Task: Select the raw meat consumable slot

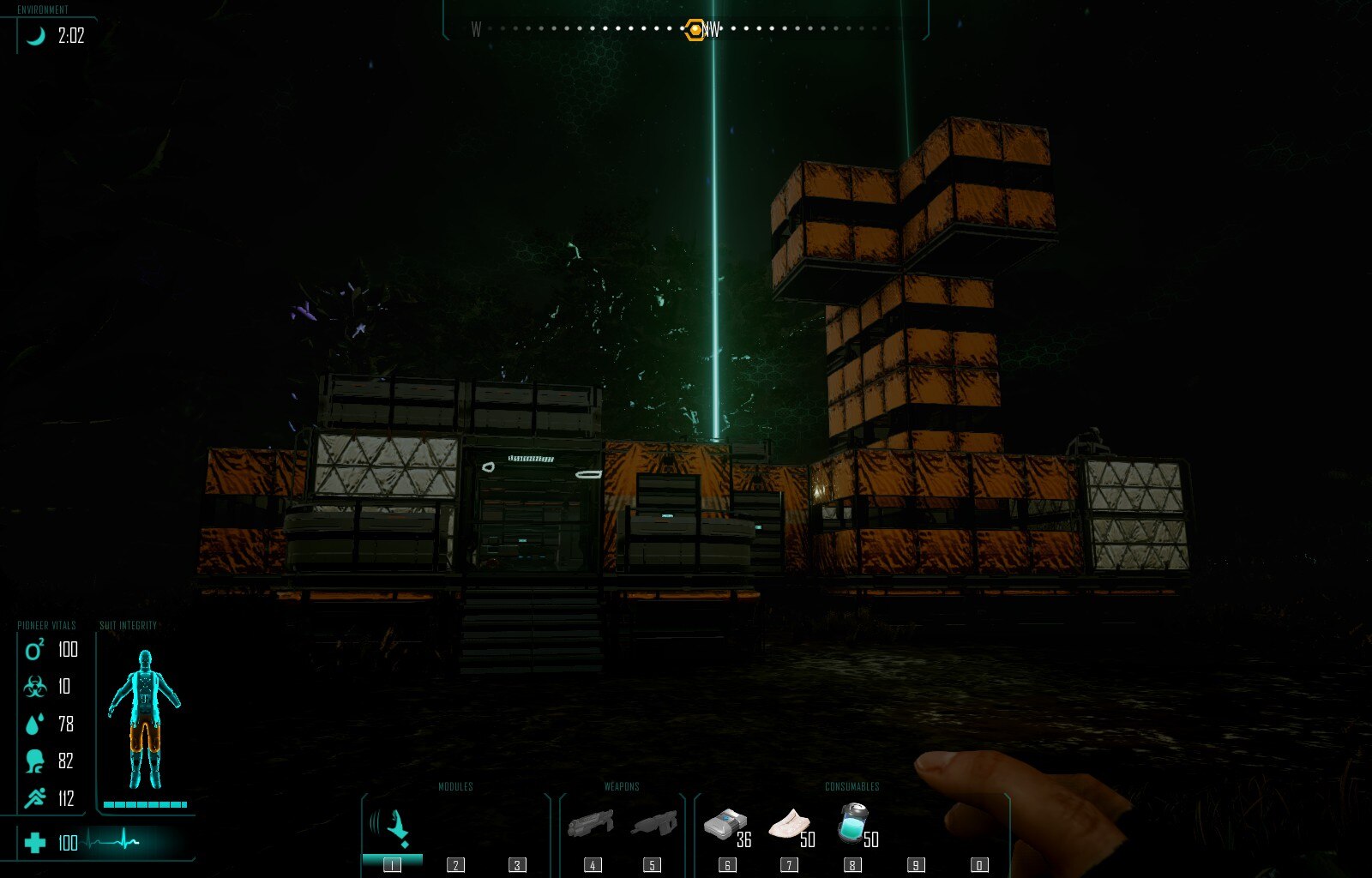Action: point(789,827)
